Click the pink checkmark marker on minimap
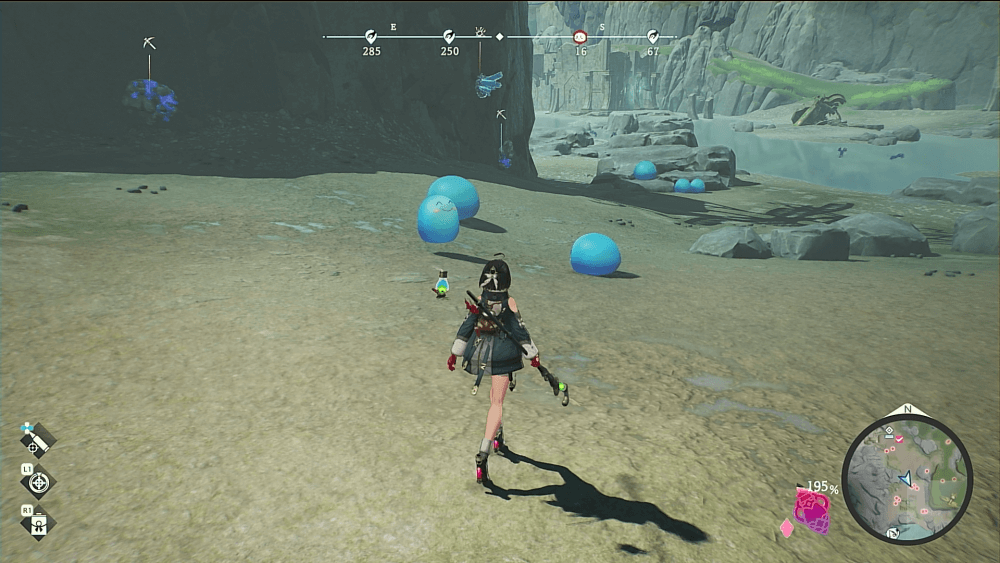 click(x=899, y=439)
